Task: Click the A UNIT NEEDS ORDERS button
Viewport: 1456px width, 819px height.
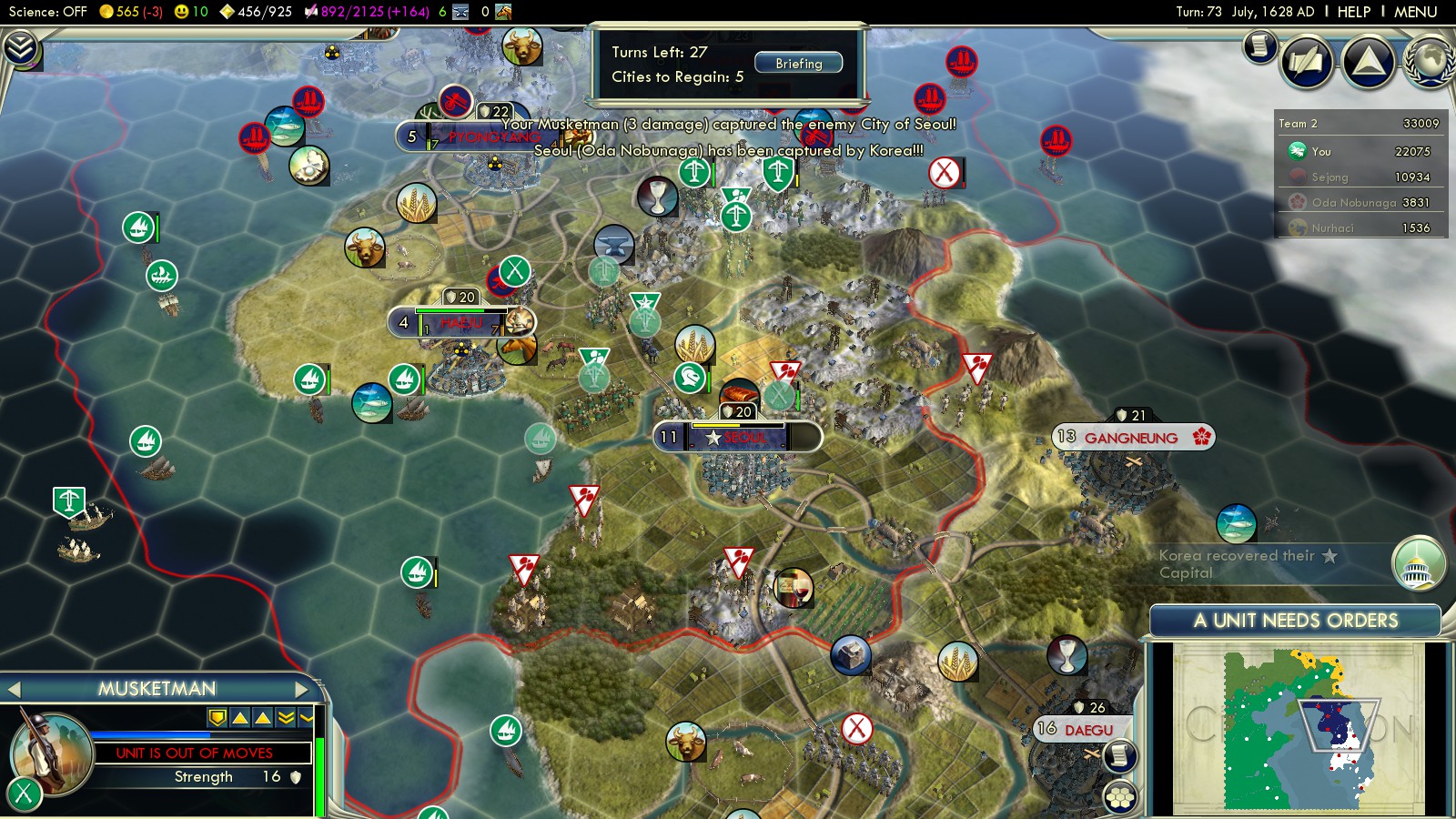Action: (x=1295, y=621)
